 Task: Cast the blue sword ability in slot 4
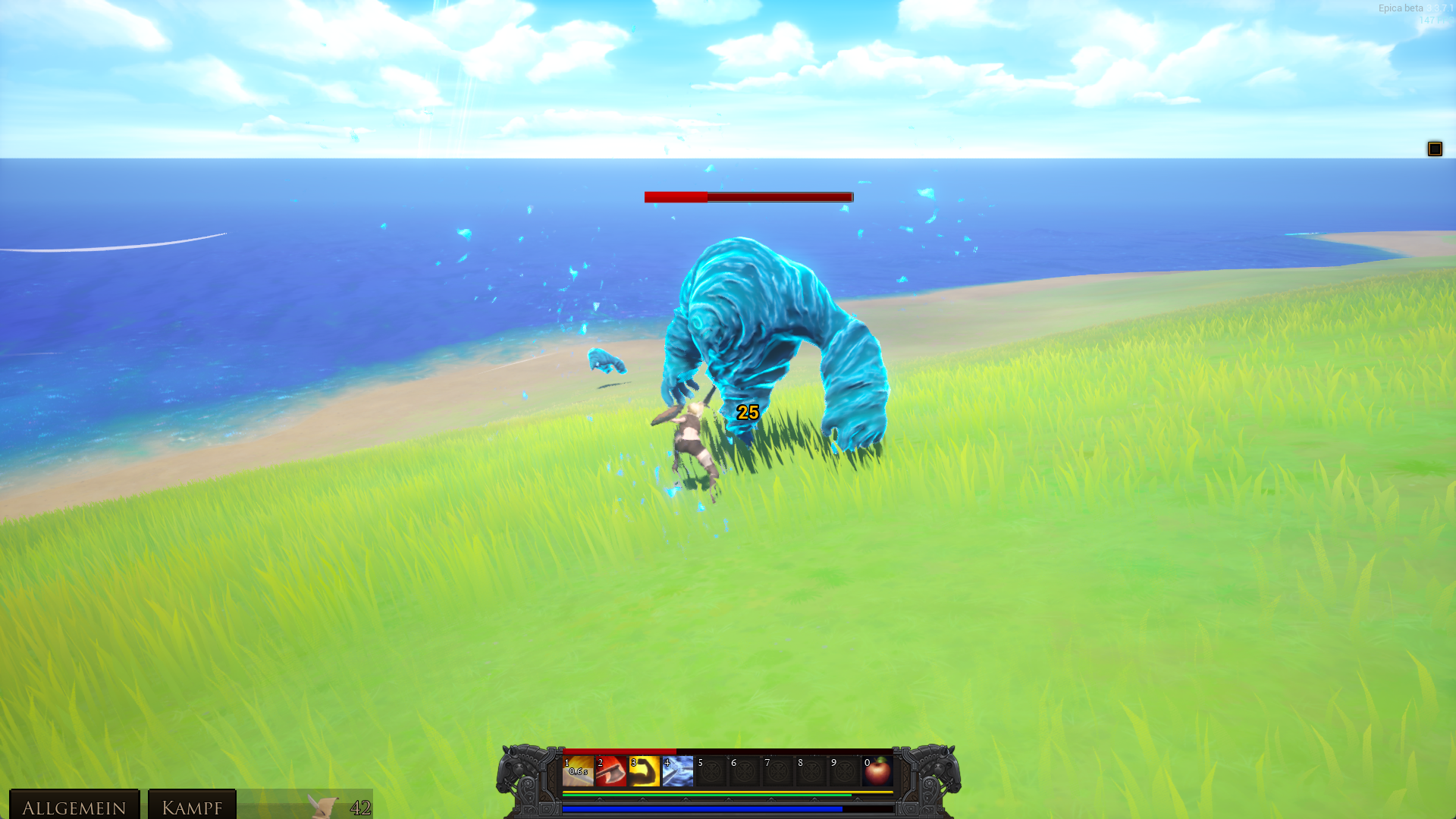pyautogui.click(x=678, y=771)
